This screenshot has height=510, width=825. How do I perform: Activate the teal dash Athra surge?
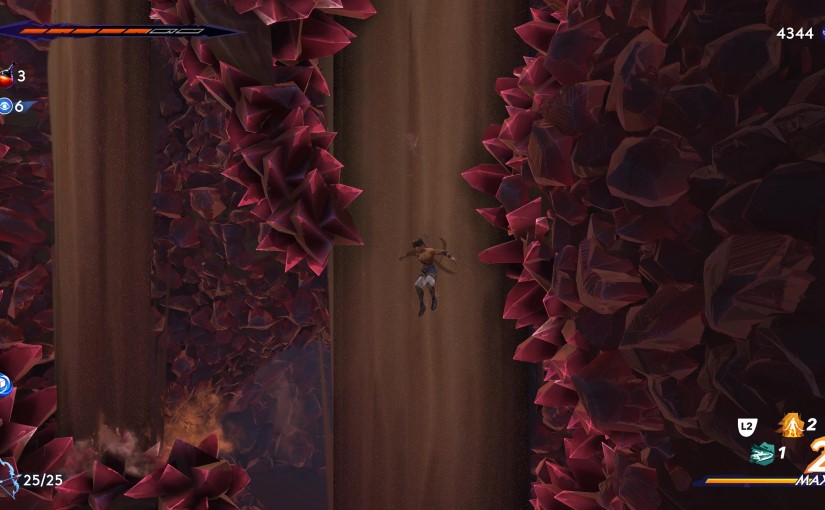[763, 453]
